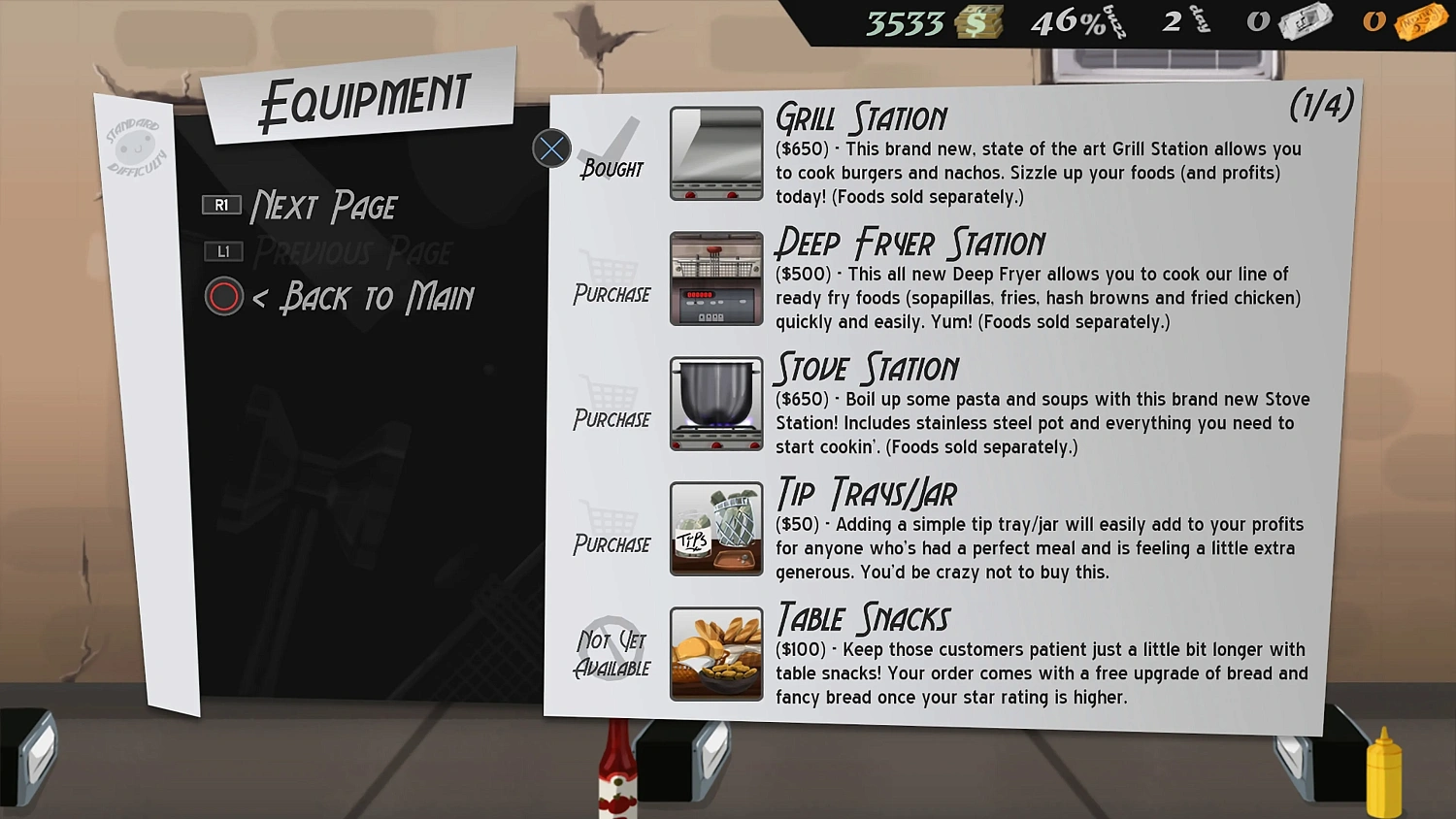The height and width of the screenshot is (819, 1456).
Task: Open Next Page of equipment
Action: click(x=323, y=205)
